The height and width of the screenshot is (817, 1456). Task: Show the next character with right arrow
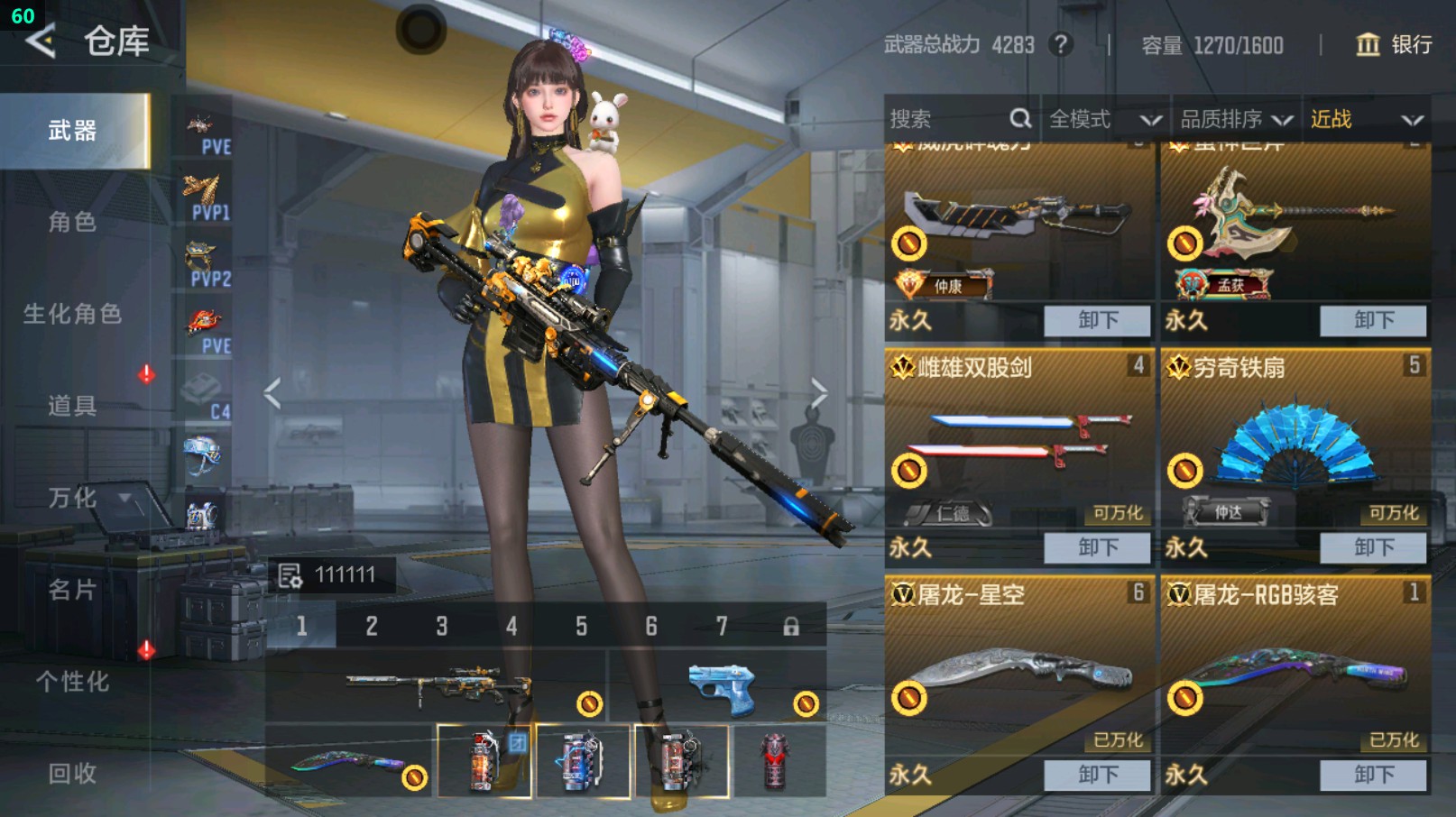[x=818, y=393]
